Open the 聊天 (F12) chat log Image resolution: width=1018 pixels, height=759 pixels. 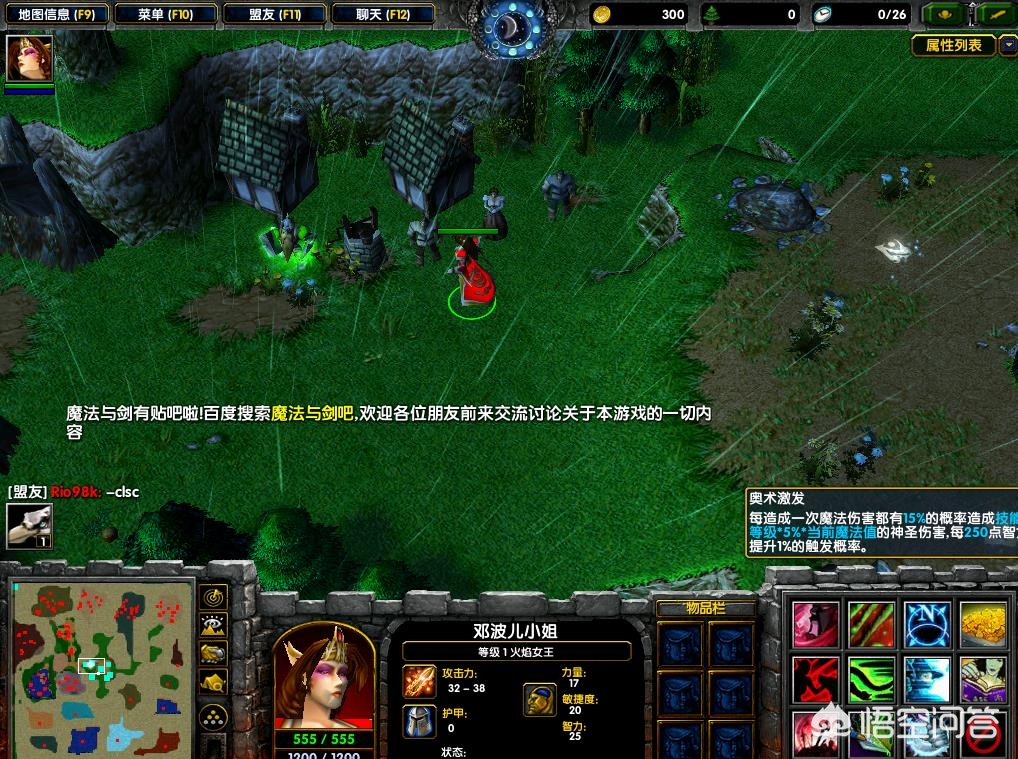[382, 15]
